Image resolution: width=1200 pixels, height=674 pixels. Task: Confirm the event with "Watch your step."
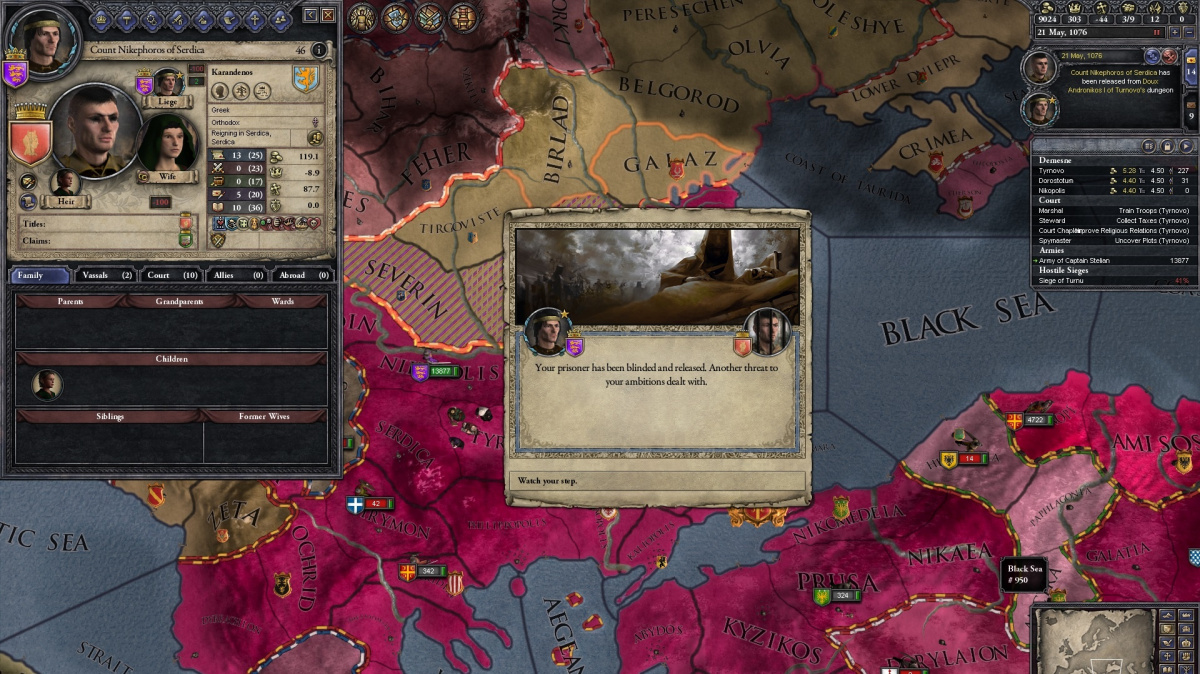(x=655, y=481)
